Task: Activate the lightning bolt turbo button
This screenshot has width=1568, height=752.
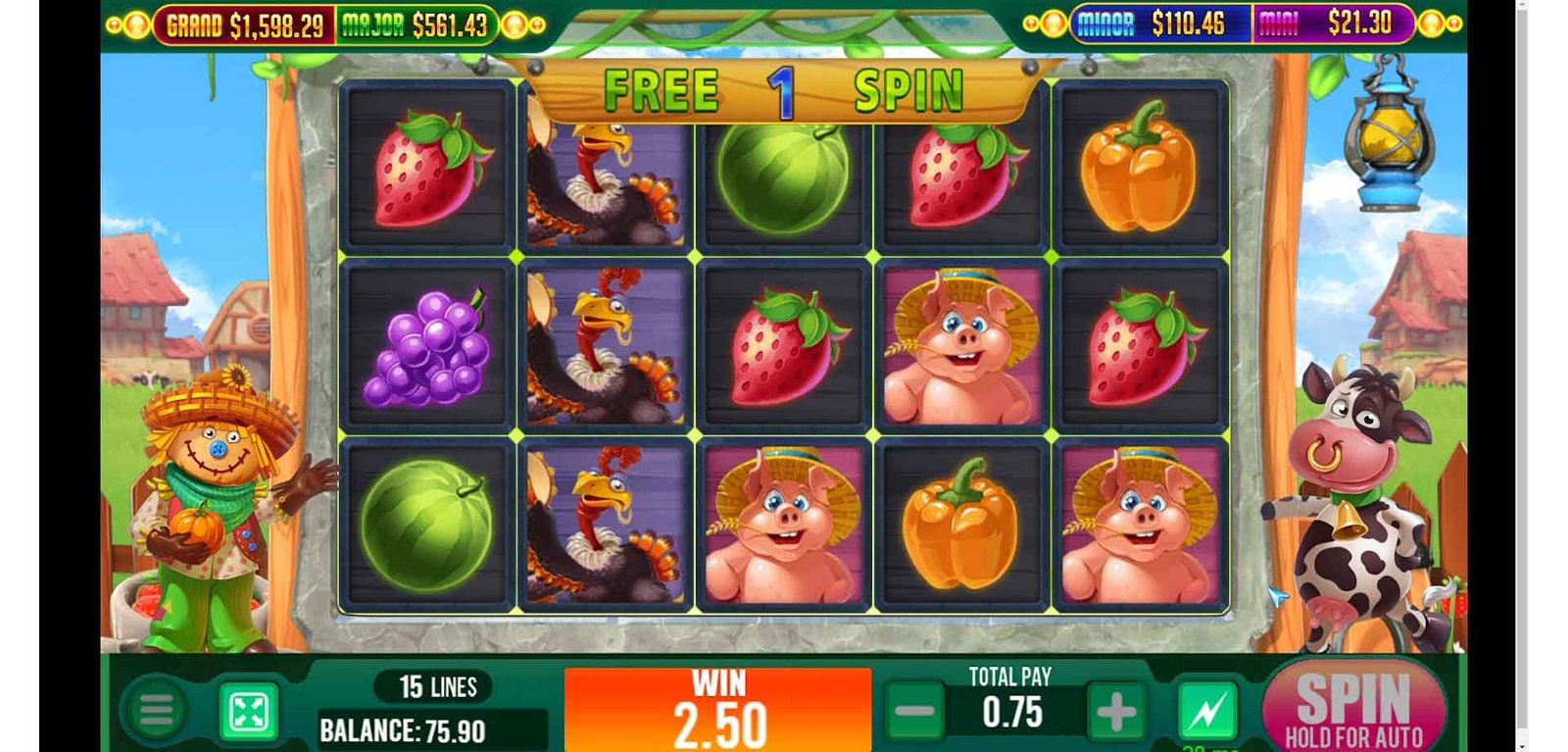Action: point(1206,711)
